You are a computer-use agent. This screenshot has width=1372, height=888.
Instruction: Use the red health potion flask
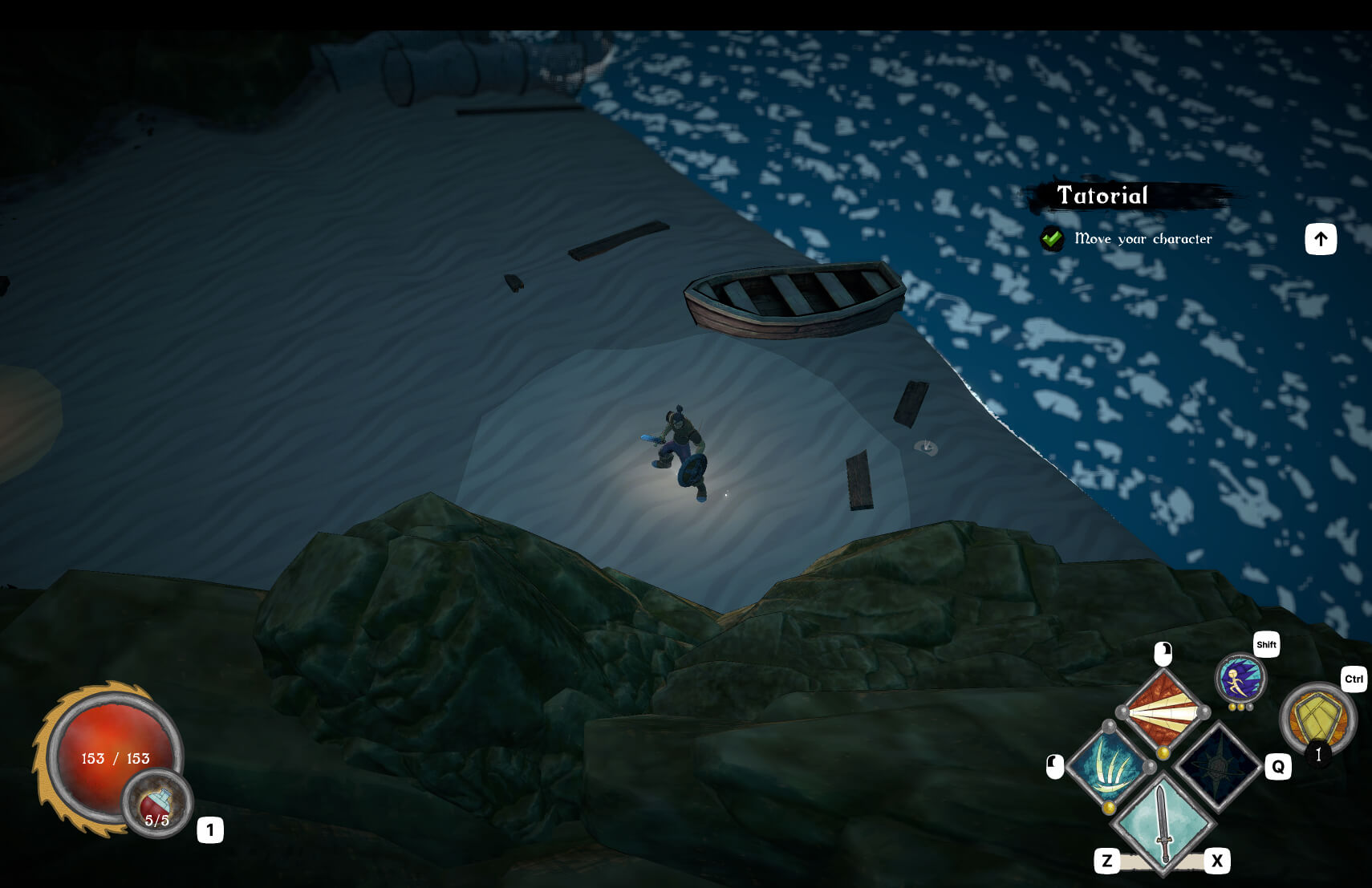pyautogui.click(x=157, y=803)
